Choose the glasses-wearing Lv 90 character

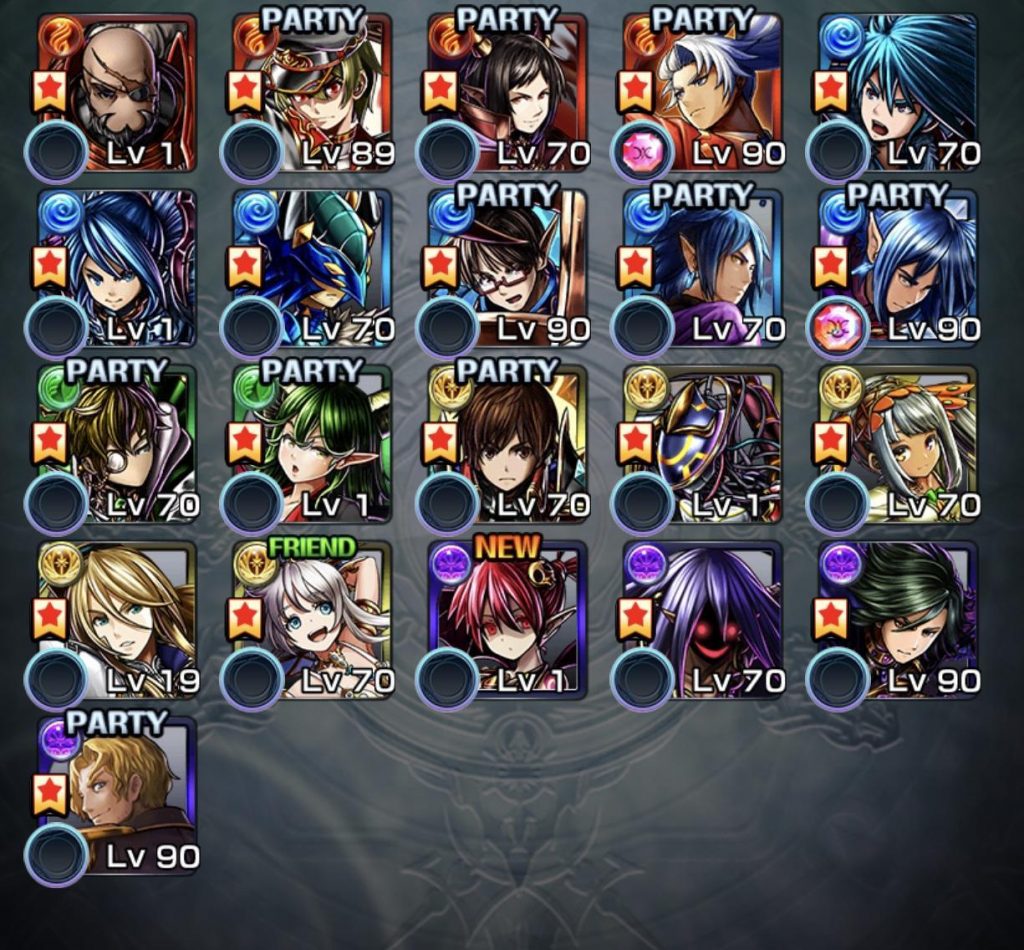coord(508,268)
